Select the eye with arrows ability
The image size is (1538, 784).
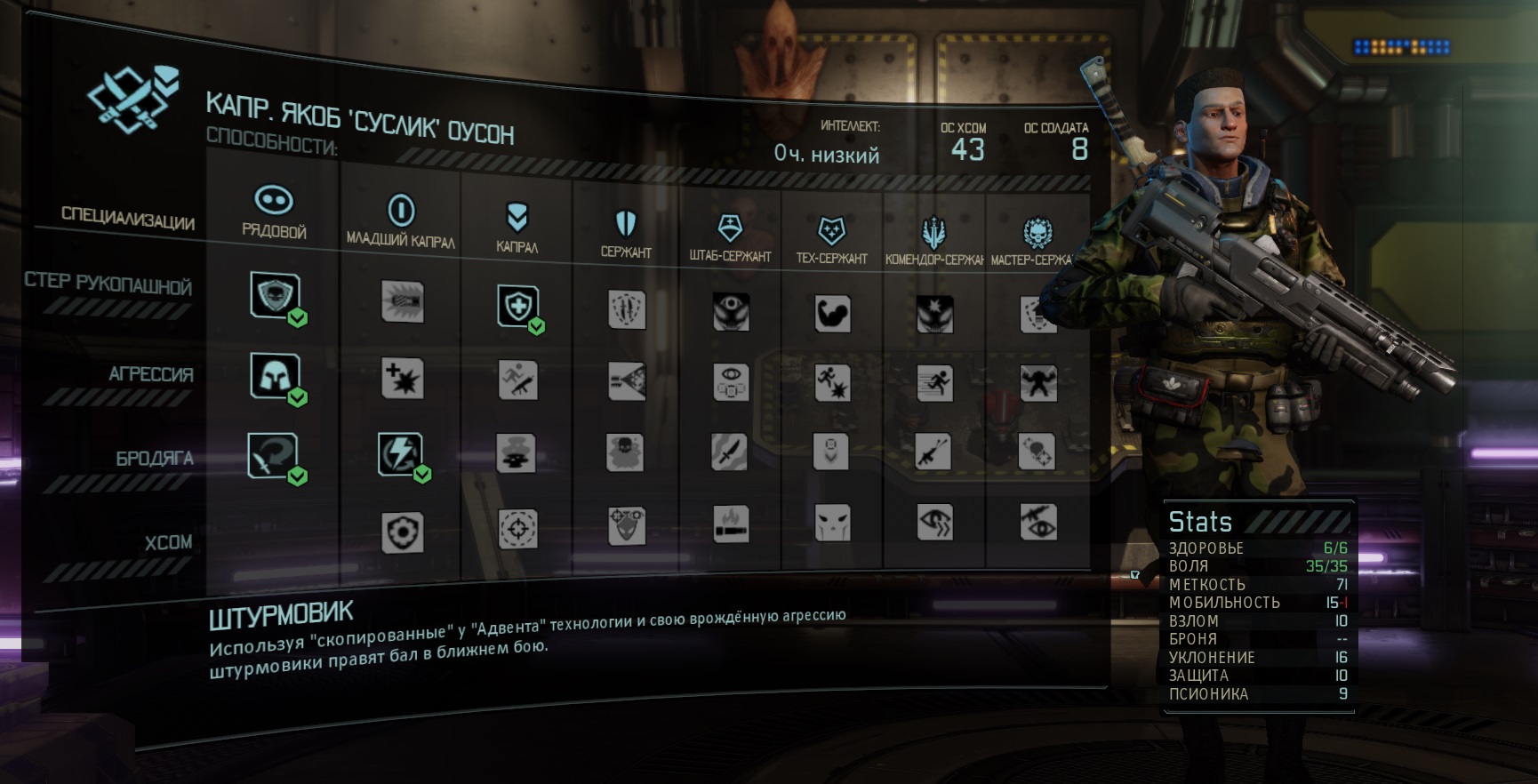[x=934, y=522]
